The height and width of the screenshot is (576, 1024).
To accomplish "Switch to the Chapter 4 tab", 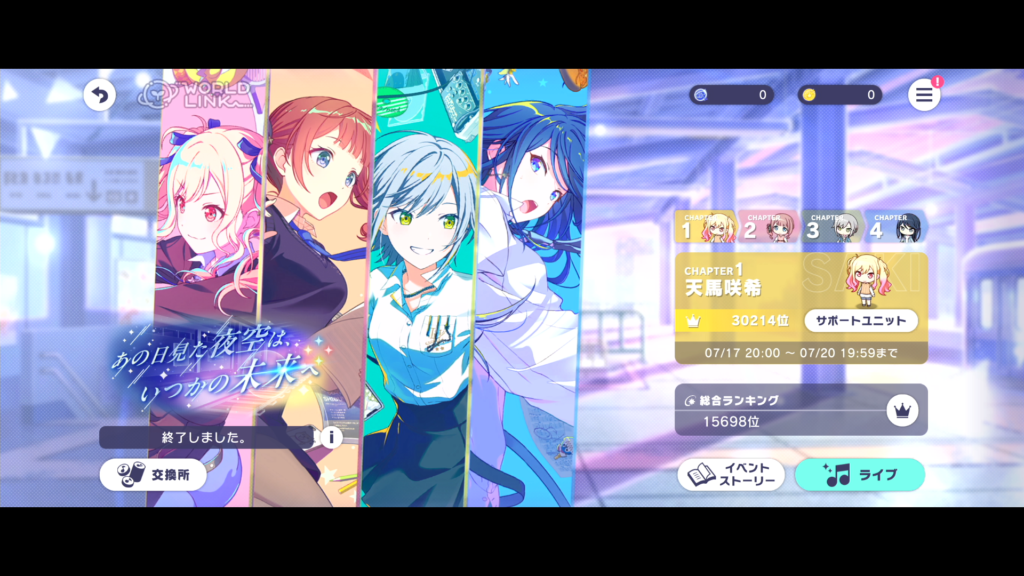I will click(895, 228).
